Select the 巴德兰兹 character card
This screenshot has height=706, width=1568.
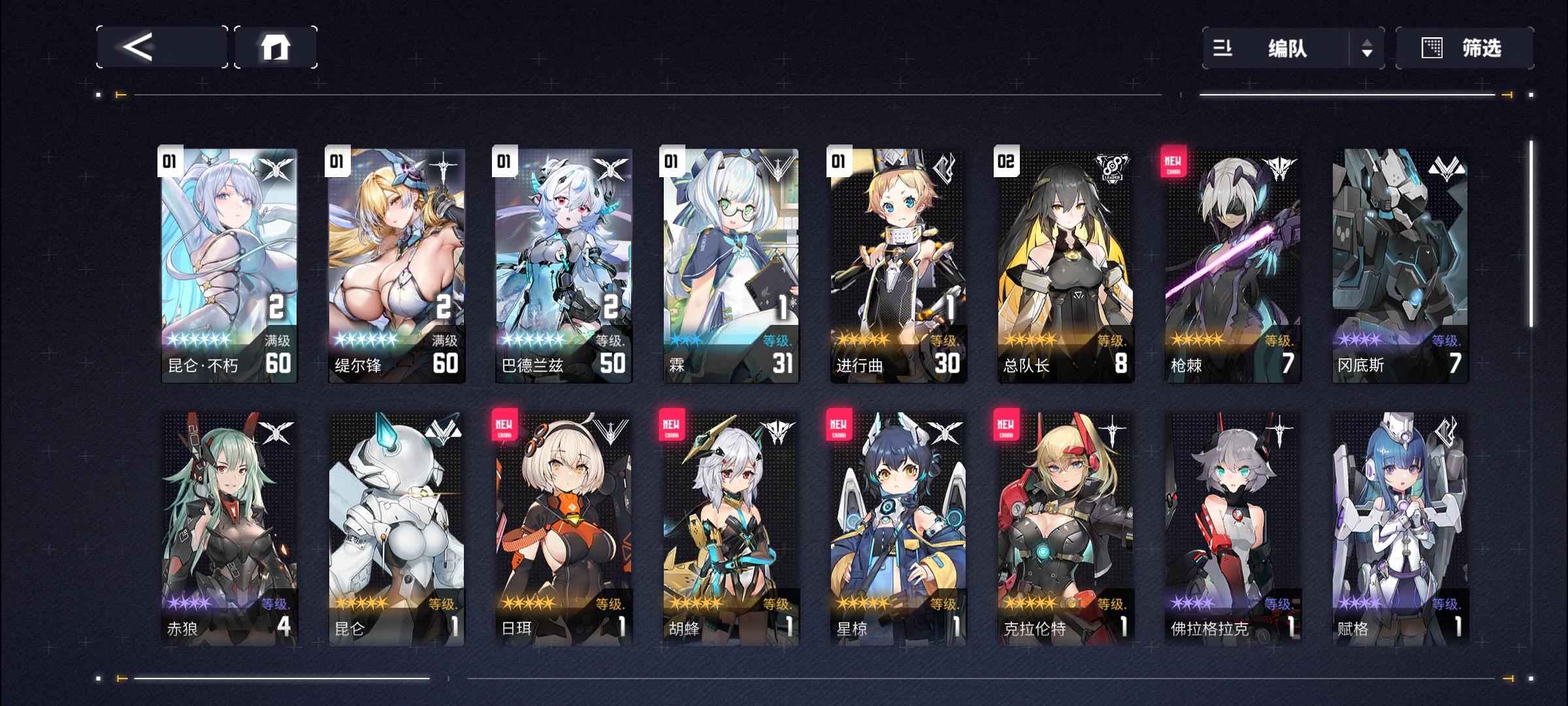[x=562, y=261]
